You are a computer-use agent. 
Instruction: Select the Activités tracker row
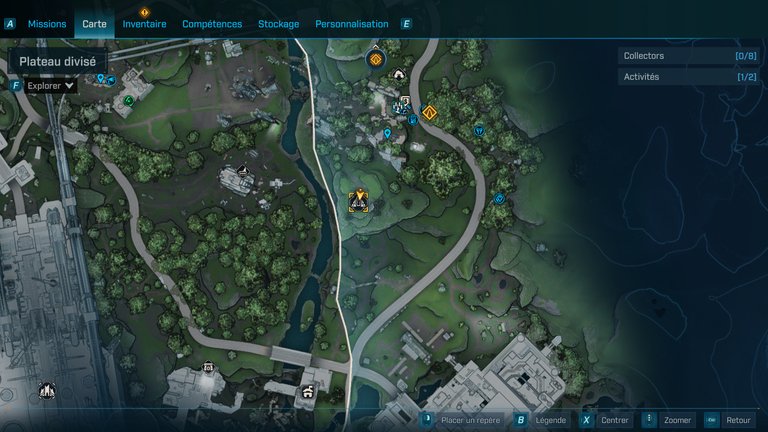[x=689, y=77]
